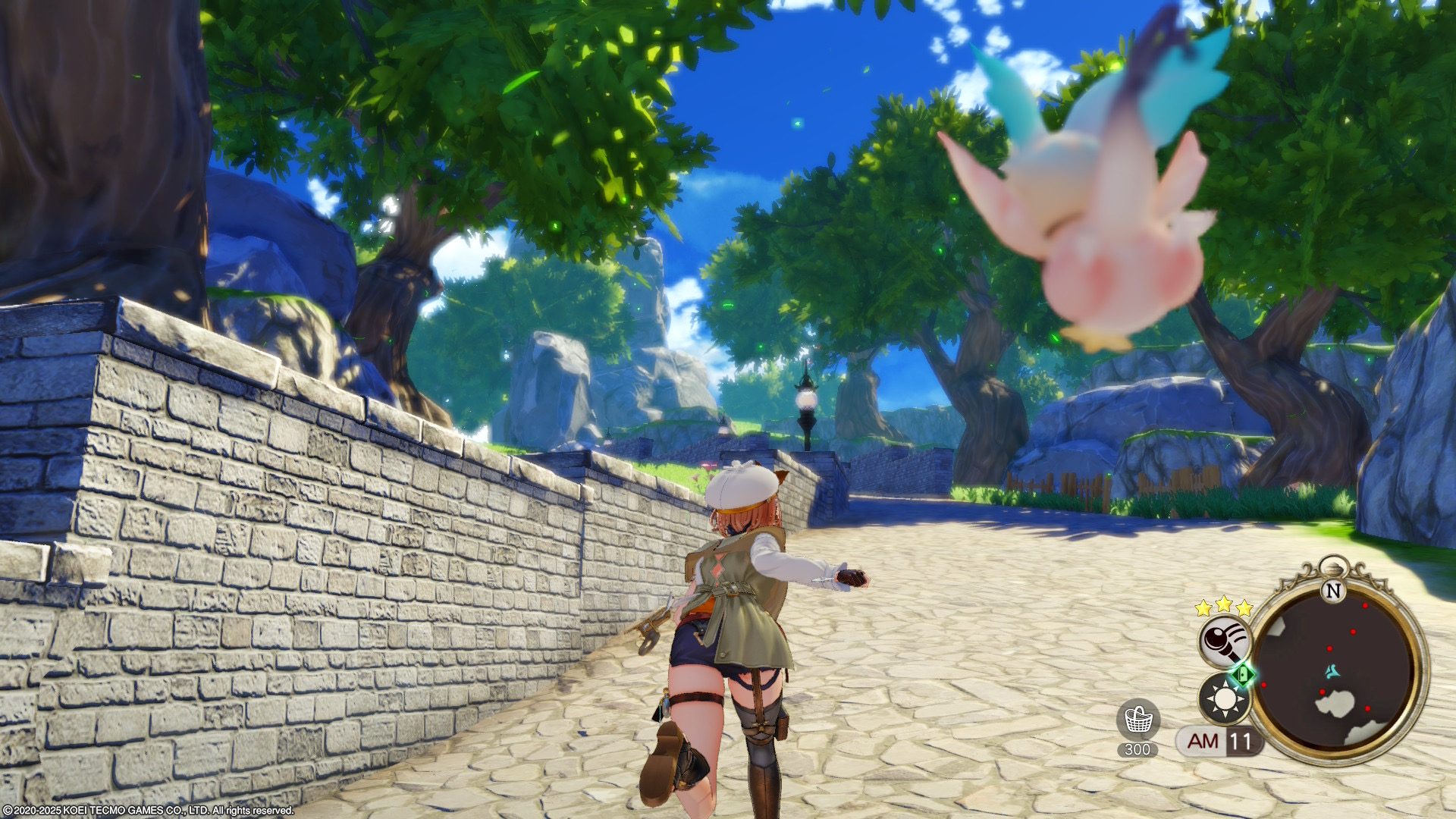
Task: Click the rightmost gold star on the HUD
Action: [1244, 608]
